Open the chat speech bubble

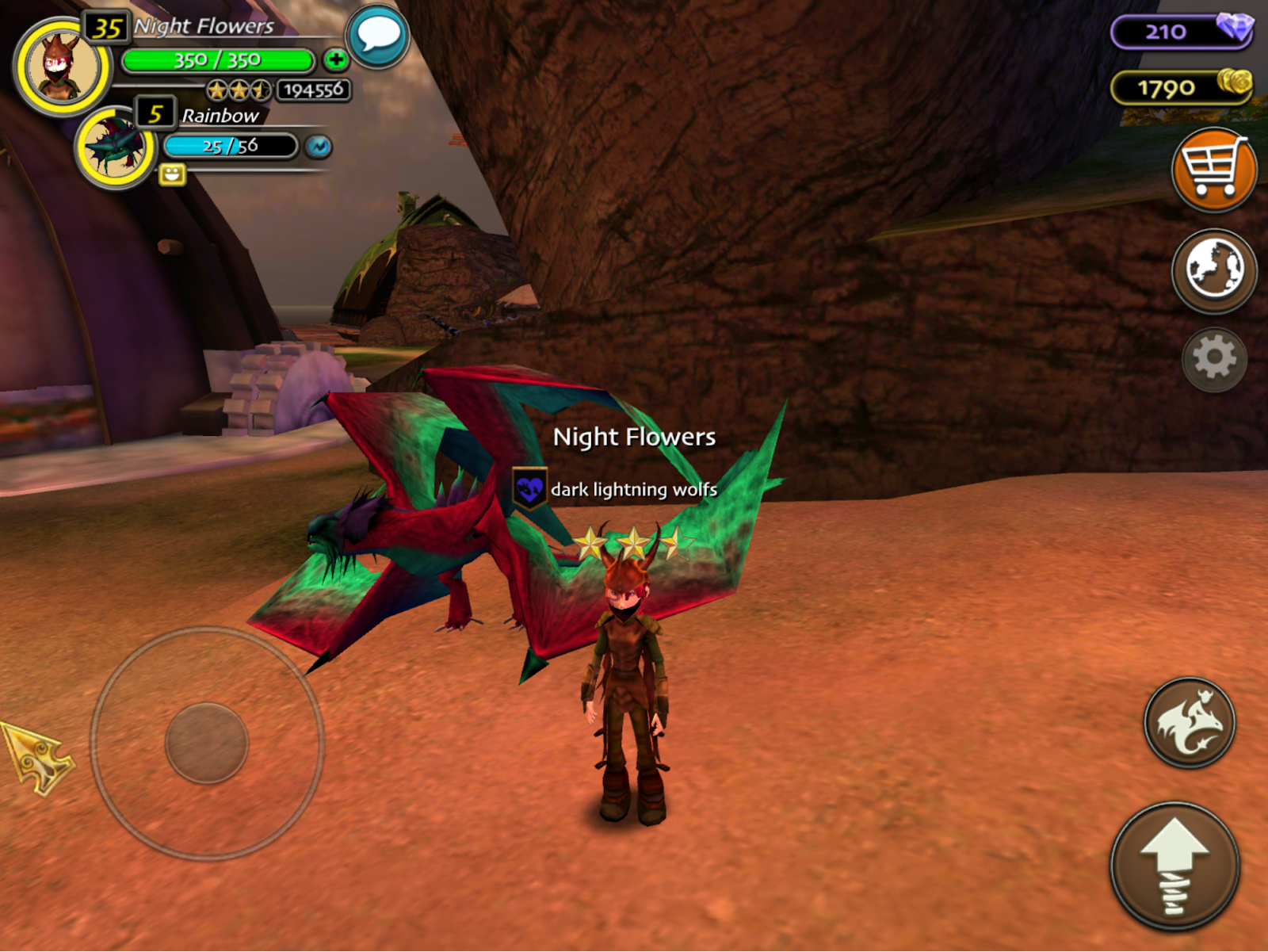(378, 36)
